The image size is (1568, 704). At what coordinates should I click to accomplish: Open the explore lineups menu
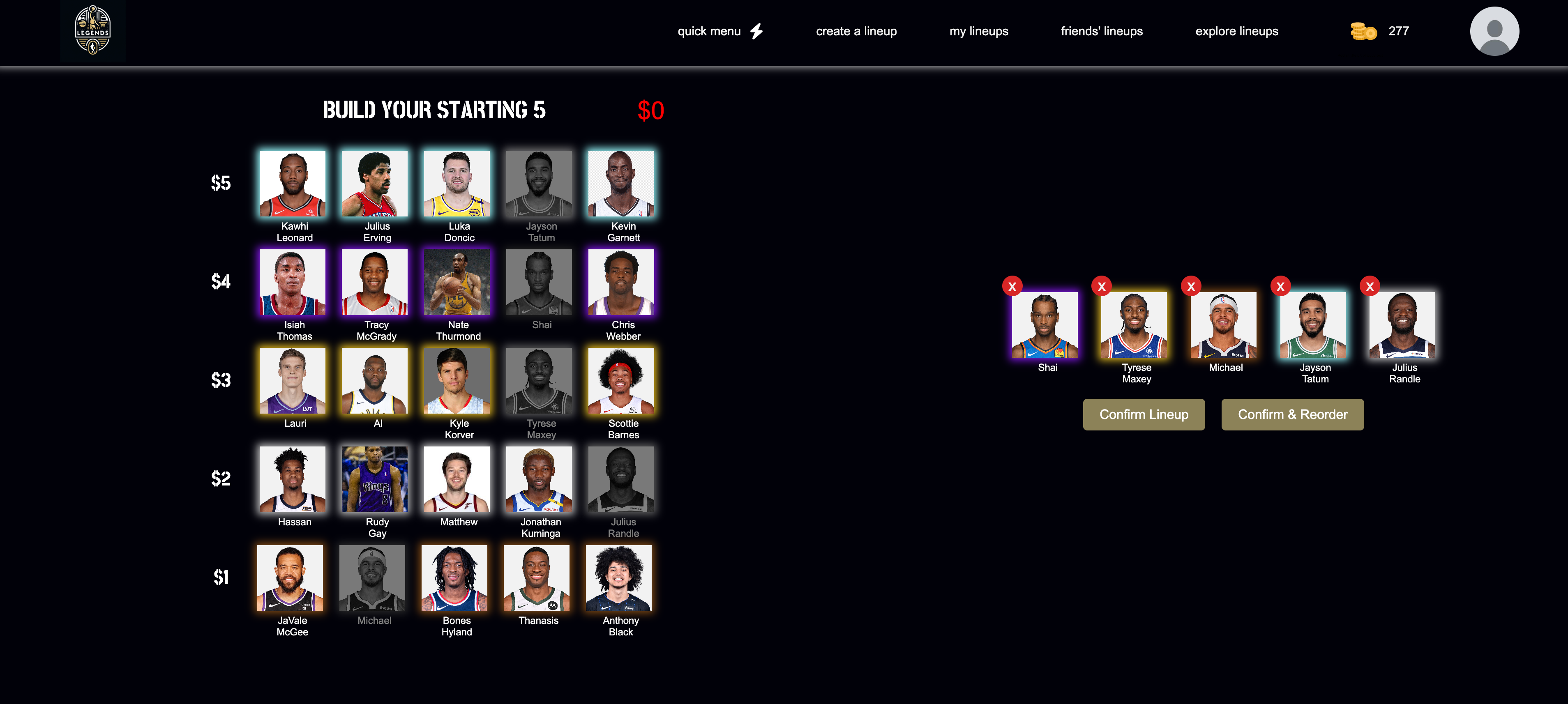(1236, 30)
